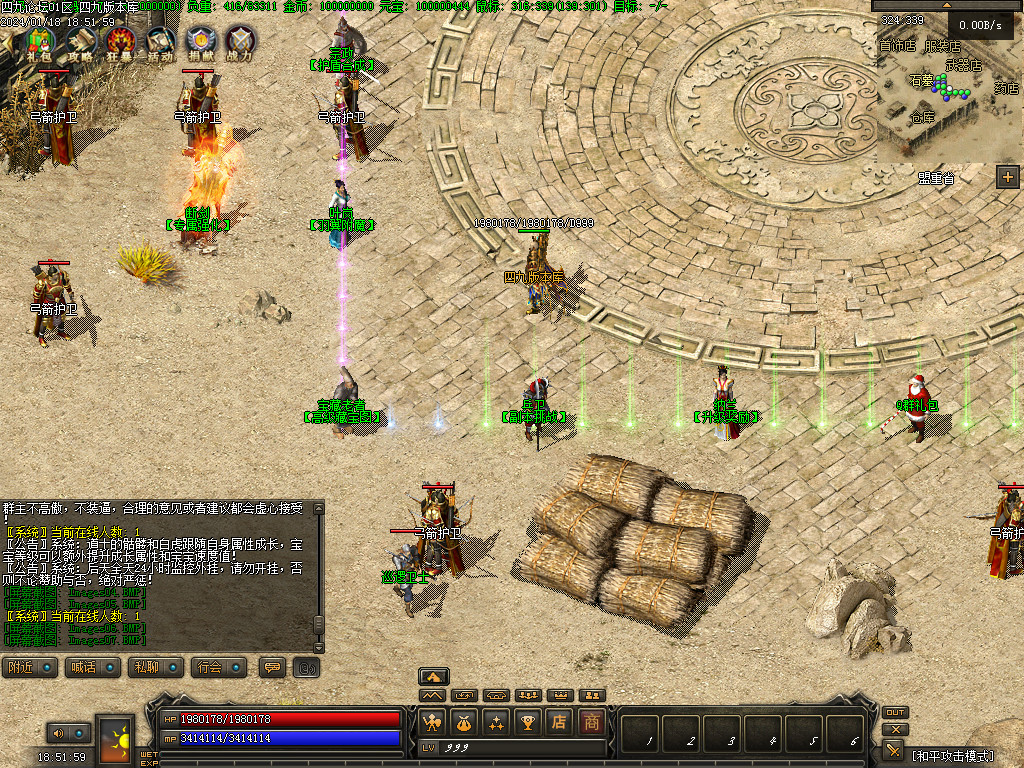This screenshot has height=768, width=1024.
Task: Switch to the 附近 nearby chat channel
Action: tap(29, 667)
